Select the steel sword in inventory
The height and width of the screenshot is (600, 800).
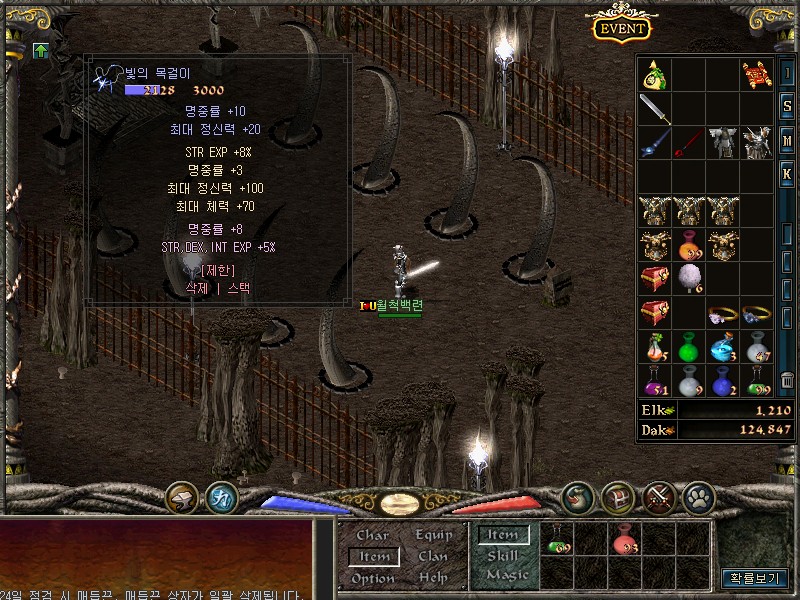tap(655, 108)
